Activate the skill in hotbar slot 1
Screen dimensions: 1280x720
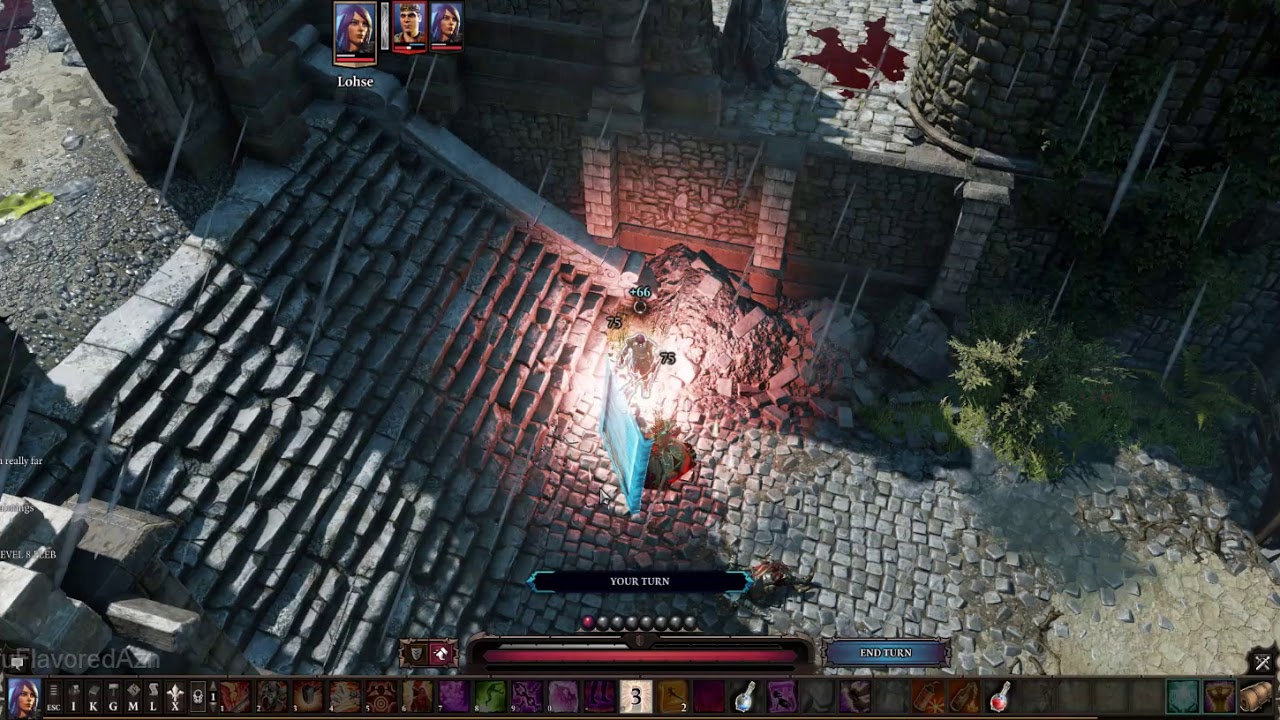pyautogui.click(x=237, y=696)
